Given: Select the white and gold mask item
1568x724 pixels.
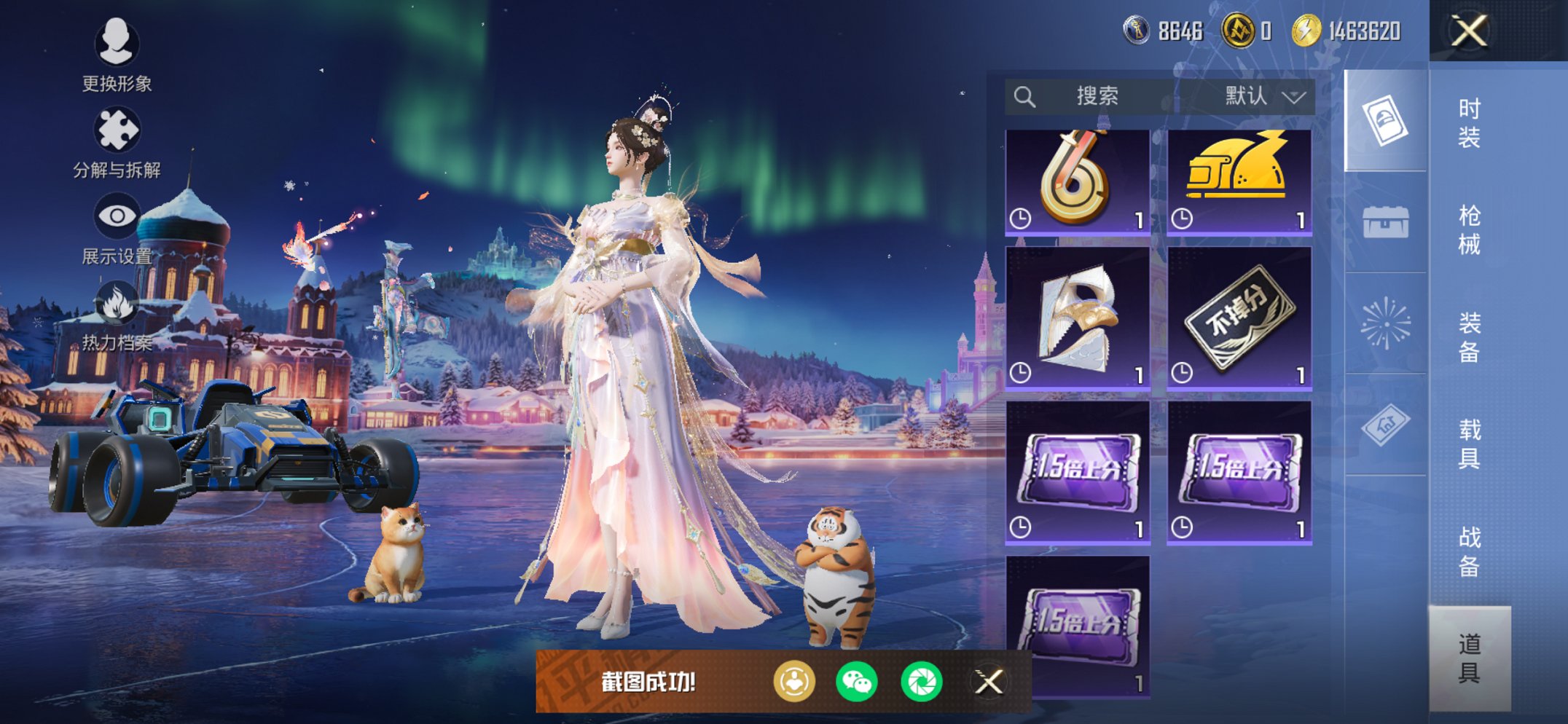Looking at the screenshot, I should (1077, 318).
